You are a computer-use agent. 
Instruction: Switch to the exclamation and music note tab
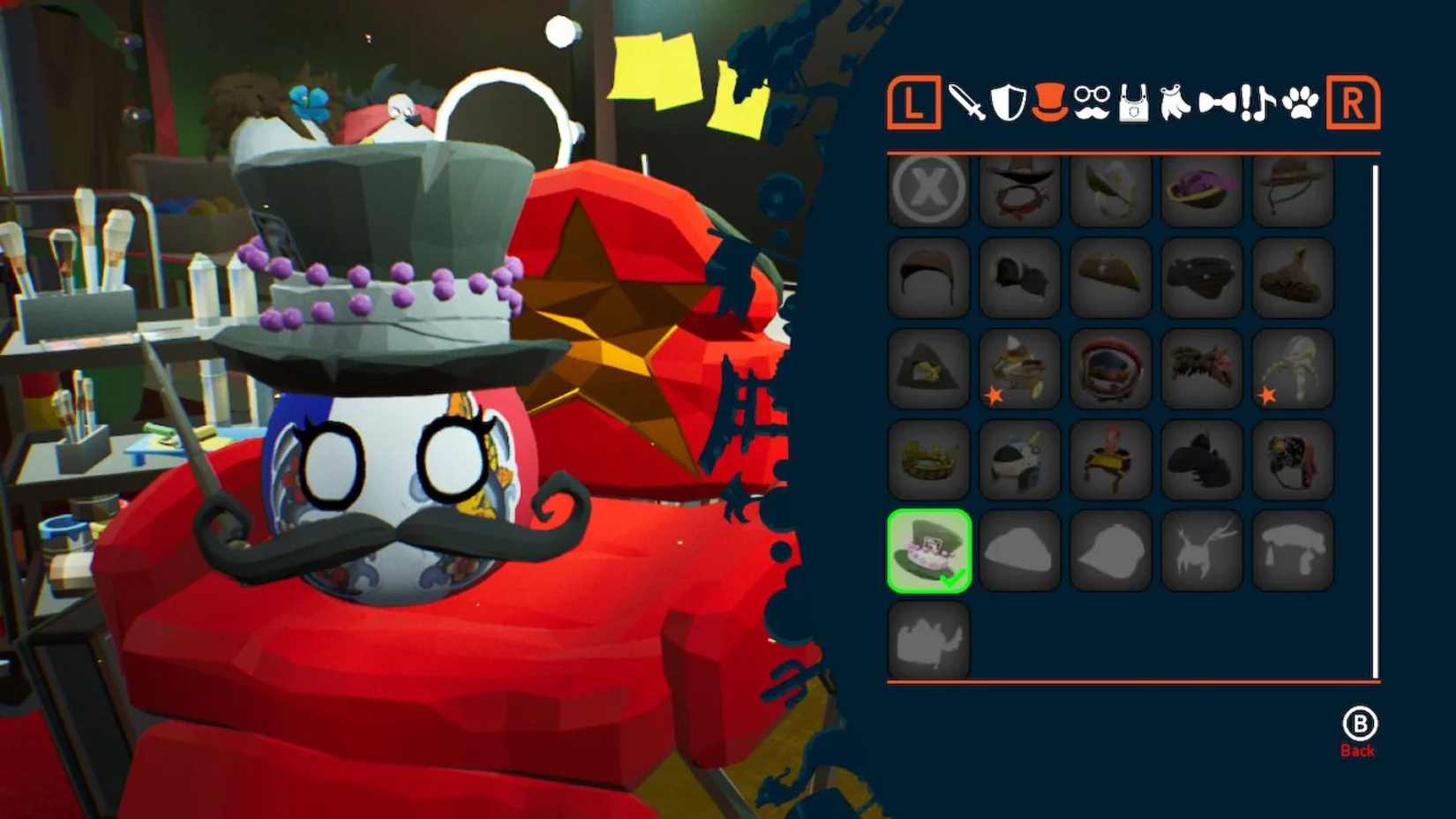tap(1257, 103)
